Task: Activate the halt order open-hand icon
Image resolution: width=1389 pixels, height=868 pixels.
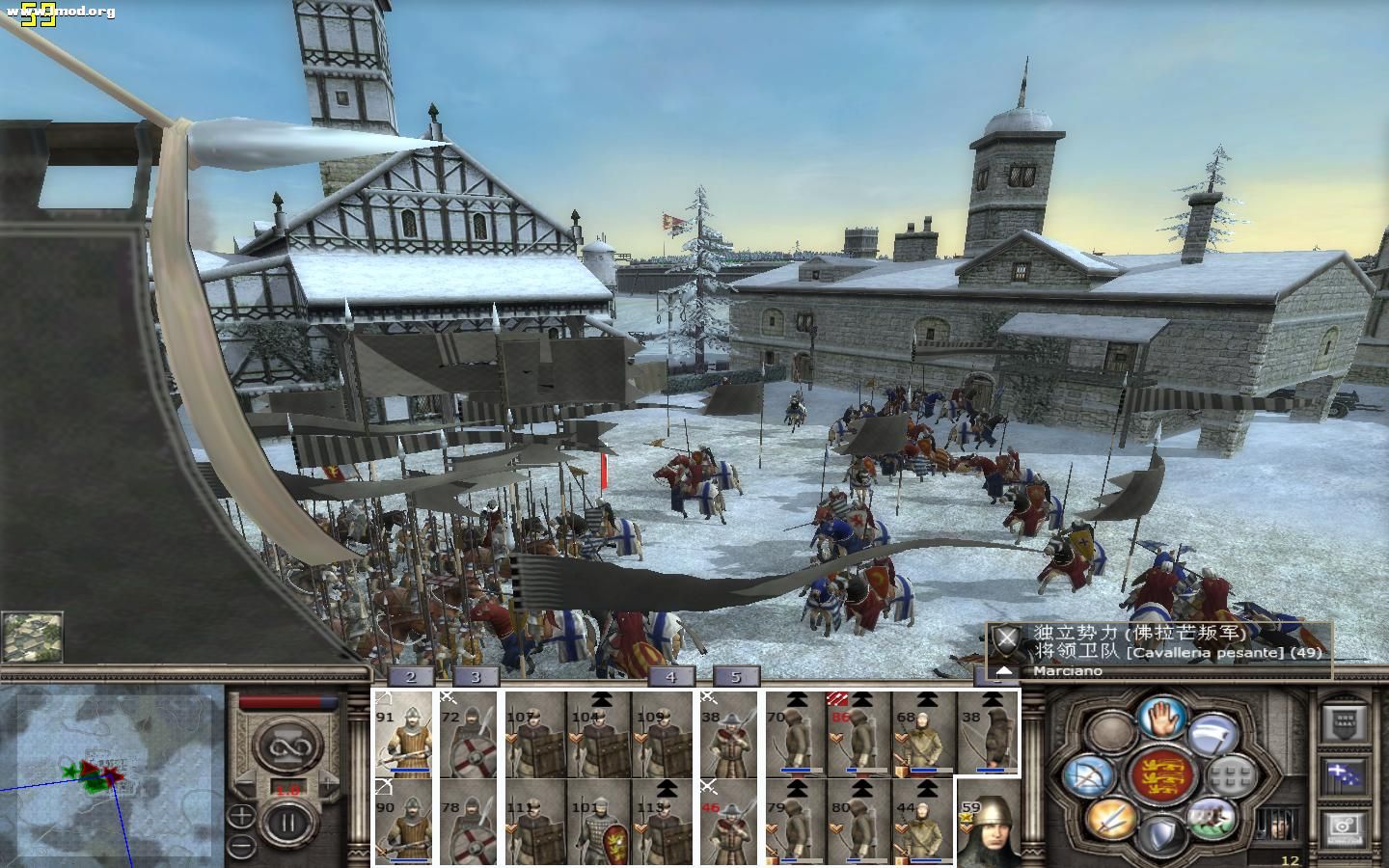Action: coord(1161,716)
